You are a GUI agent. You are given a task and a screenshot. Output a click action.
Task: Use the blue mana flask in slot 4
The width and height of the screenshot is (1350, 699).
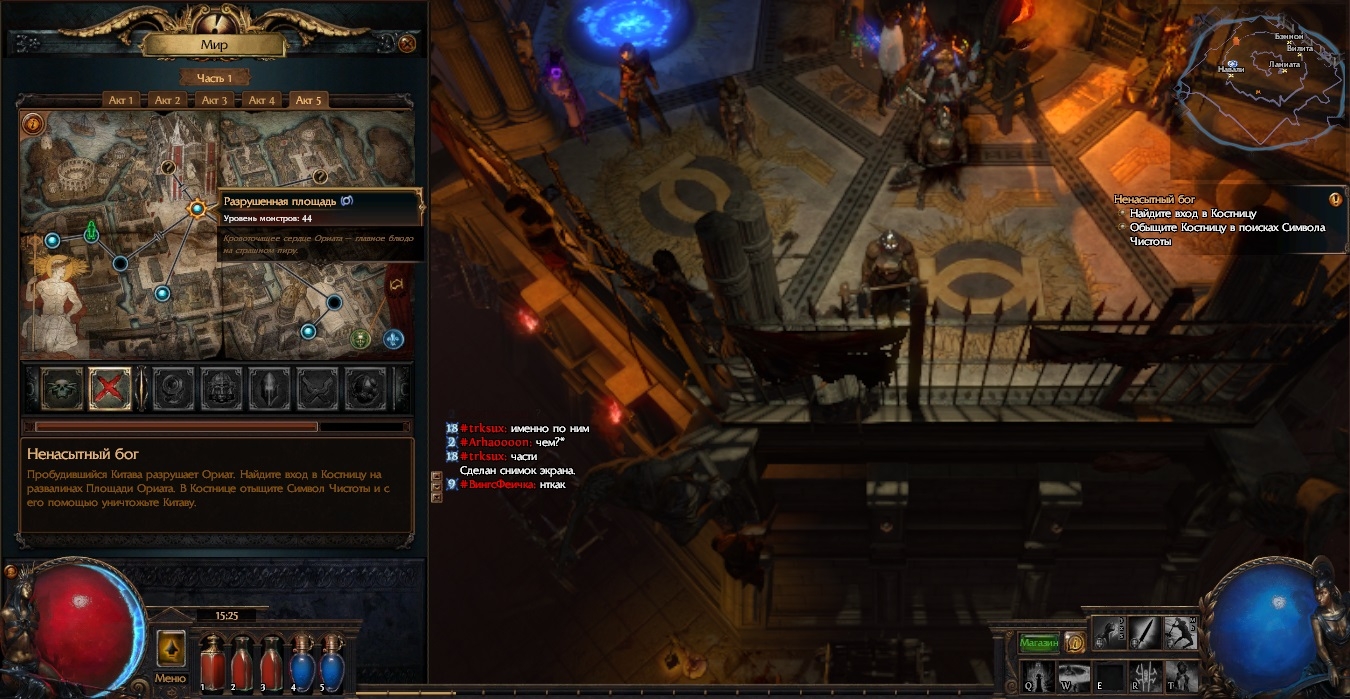pos(299,662)
